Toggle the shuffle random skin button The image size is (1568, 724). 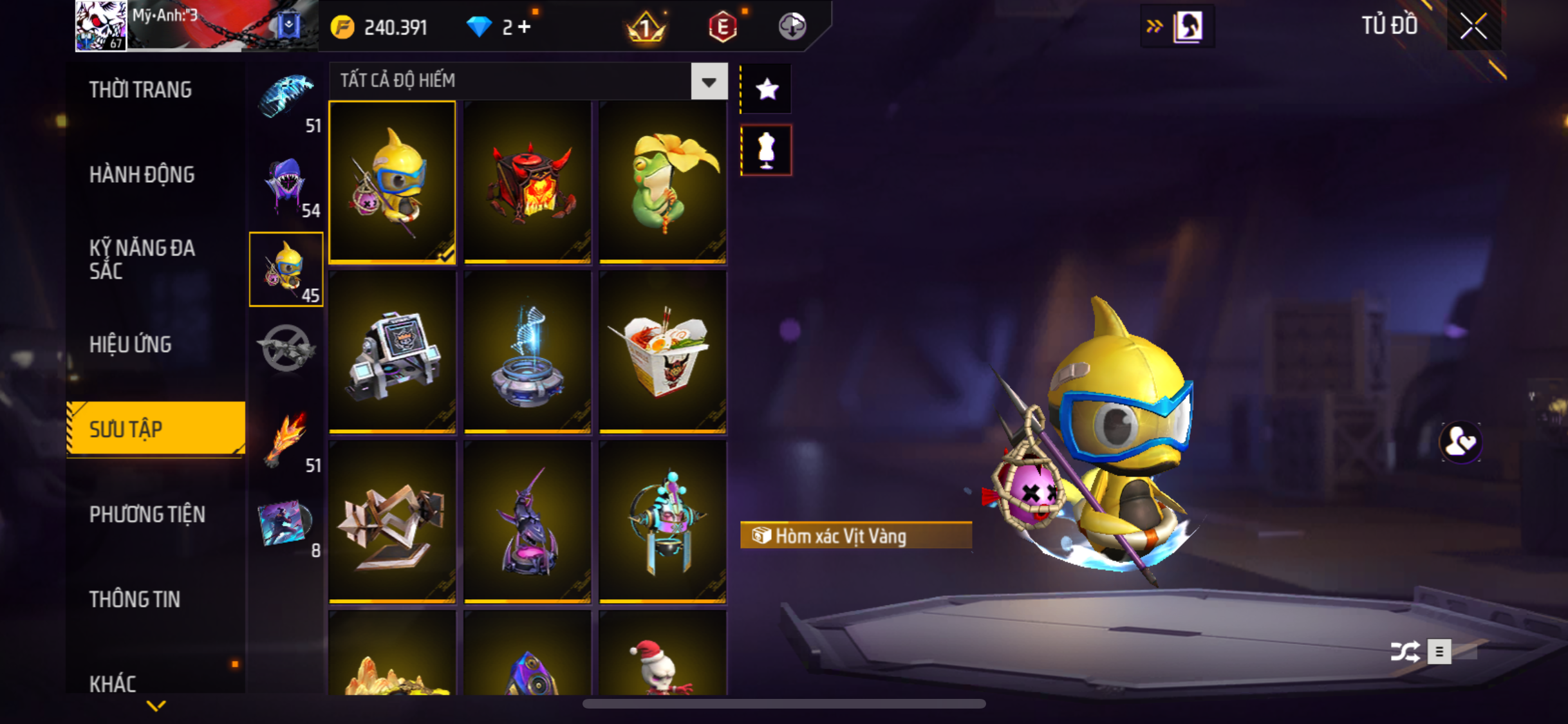click(x=1405, y=651)
